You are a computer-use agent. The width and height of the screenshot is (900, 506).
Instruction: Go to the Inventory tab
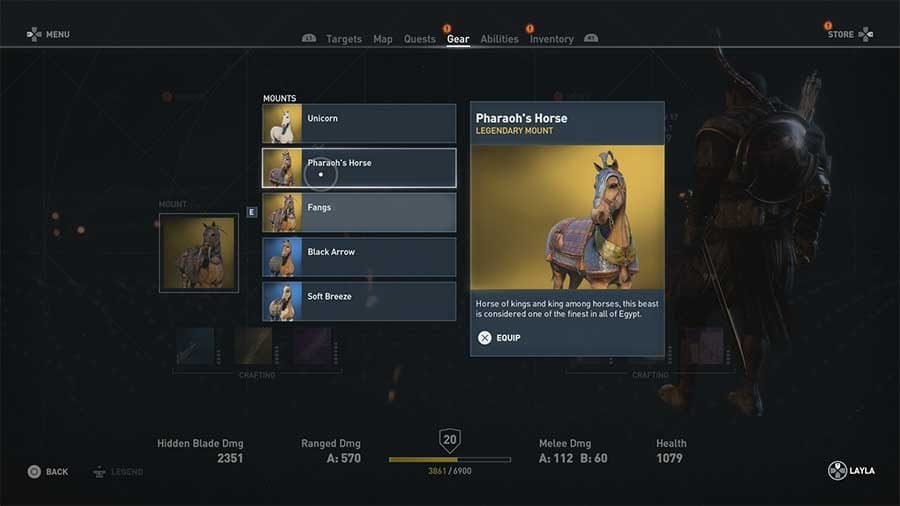551,39
